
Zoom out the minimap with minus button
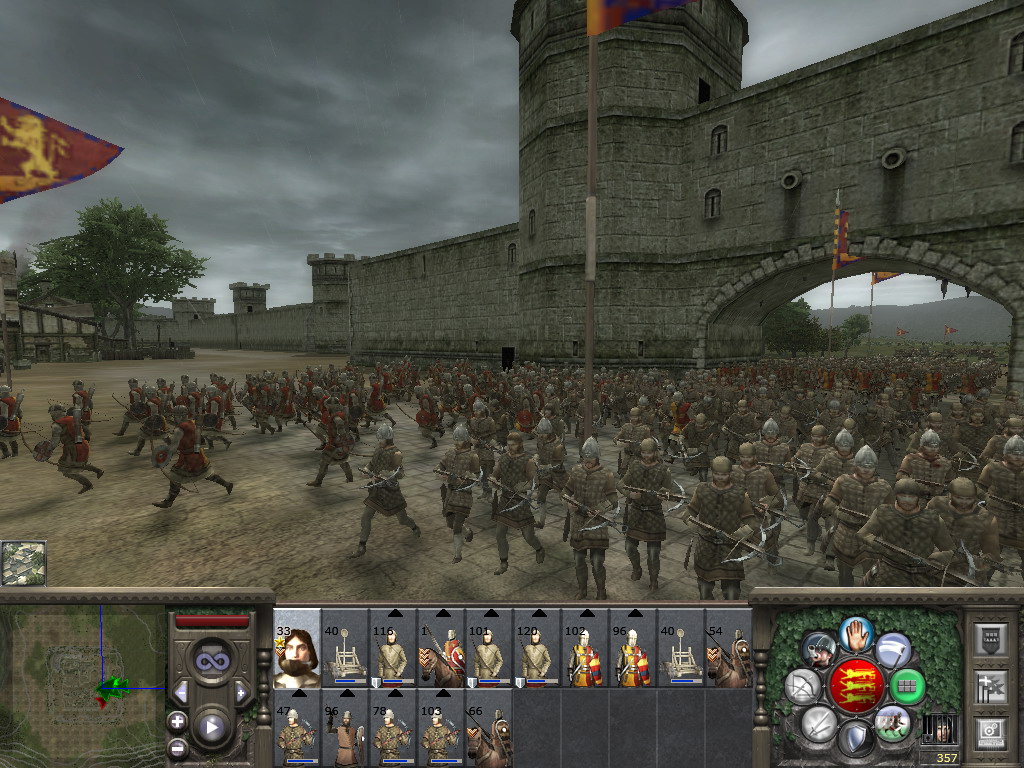tap(178, 747)
